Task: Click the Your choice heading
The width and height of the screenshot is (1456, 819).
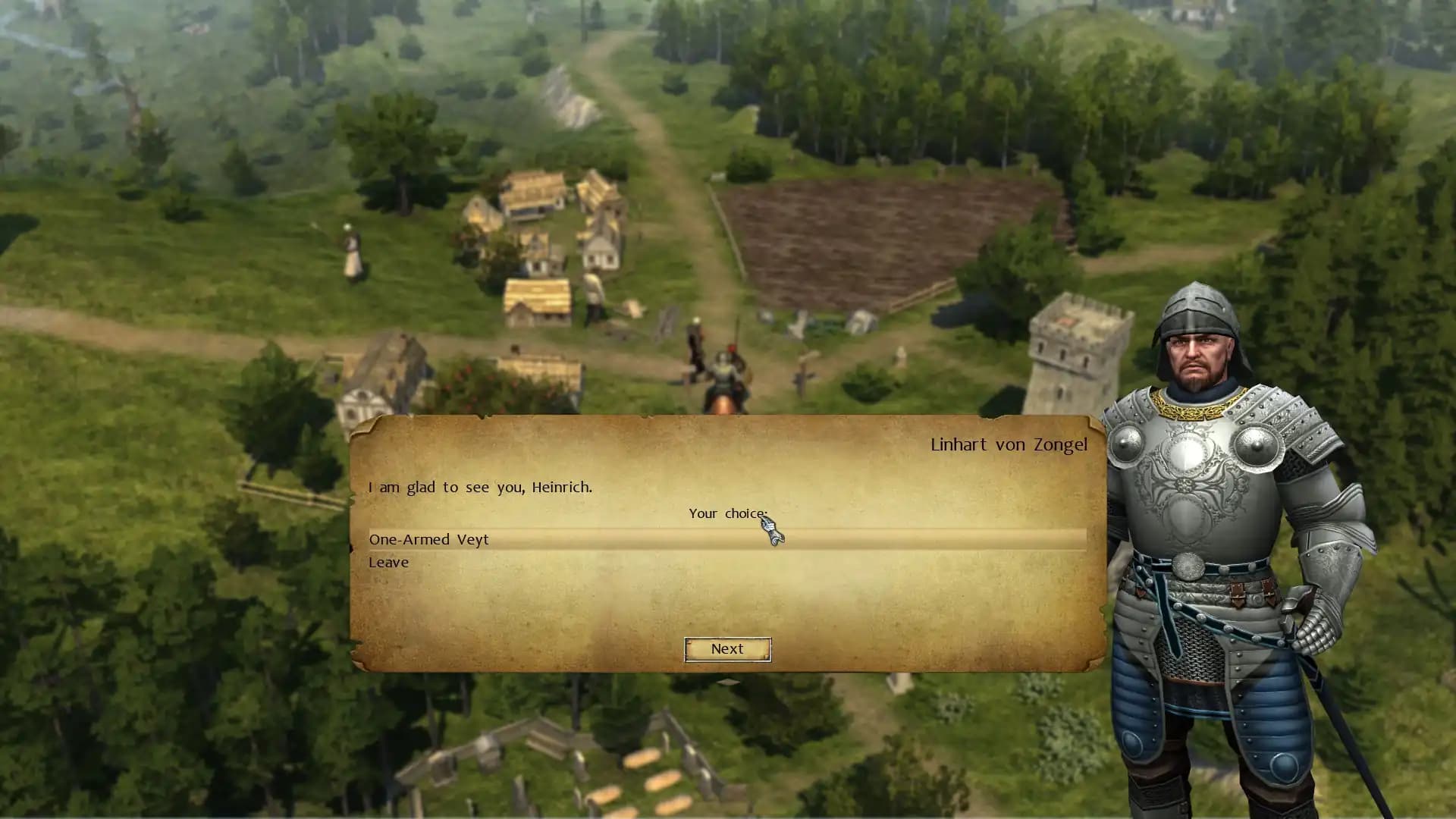Action: tap(726, 513)
